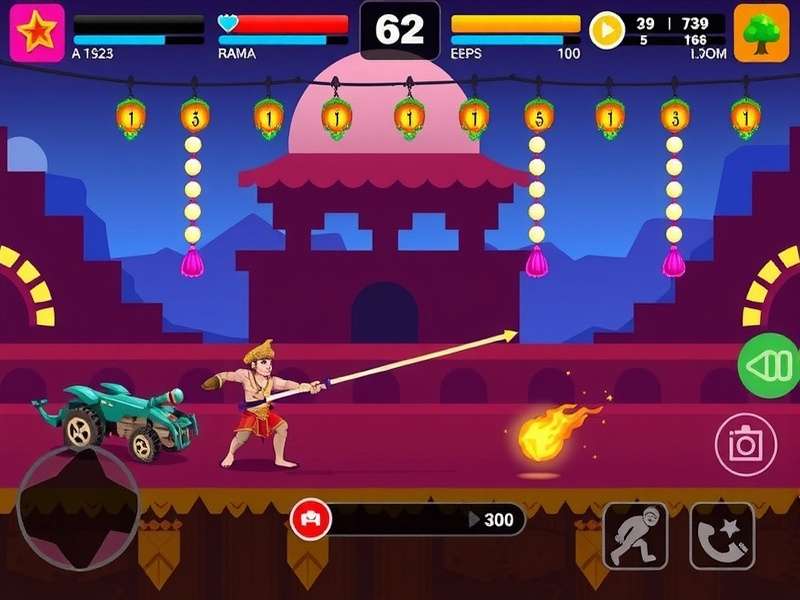Tap the virtual joystick pad
This screenshot has width=800, height=600.
point(78,508)
